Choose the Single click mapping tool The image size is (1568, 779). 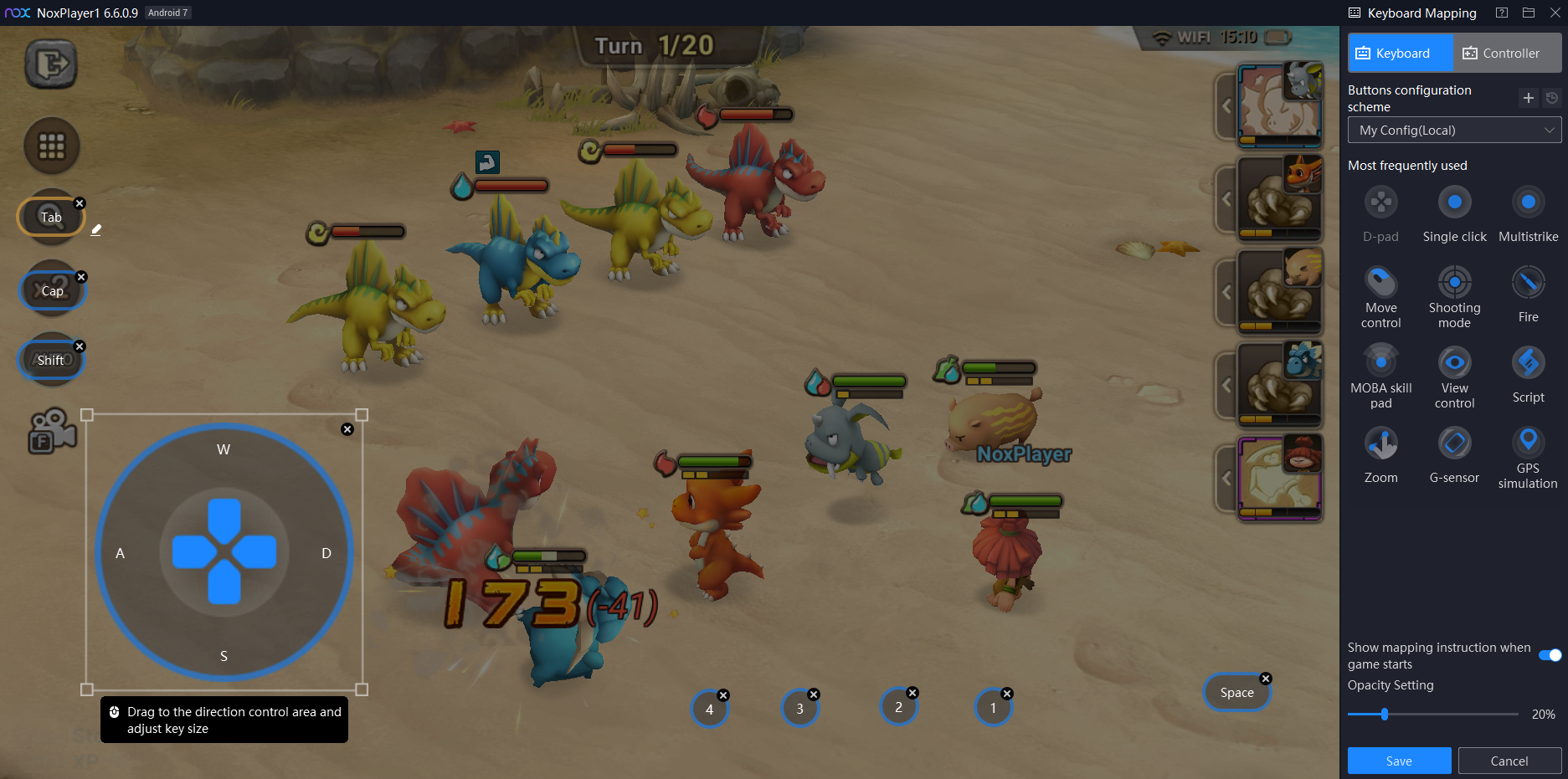[1454, 202]
